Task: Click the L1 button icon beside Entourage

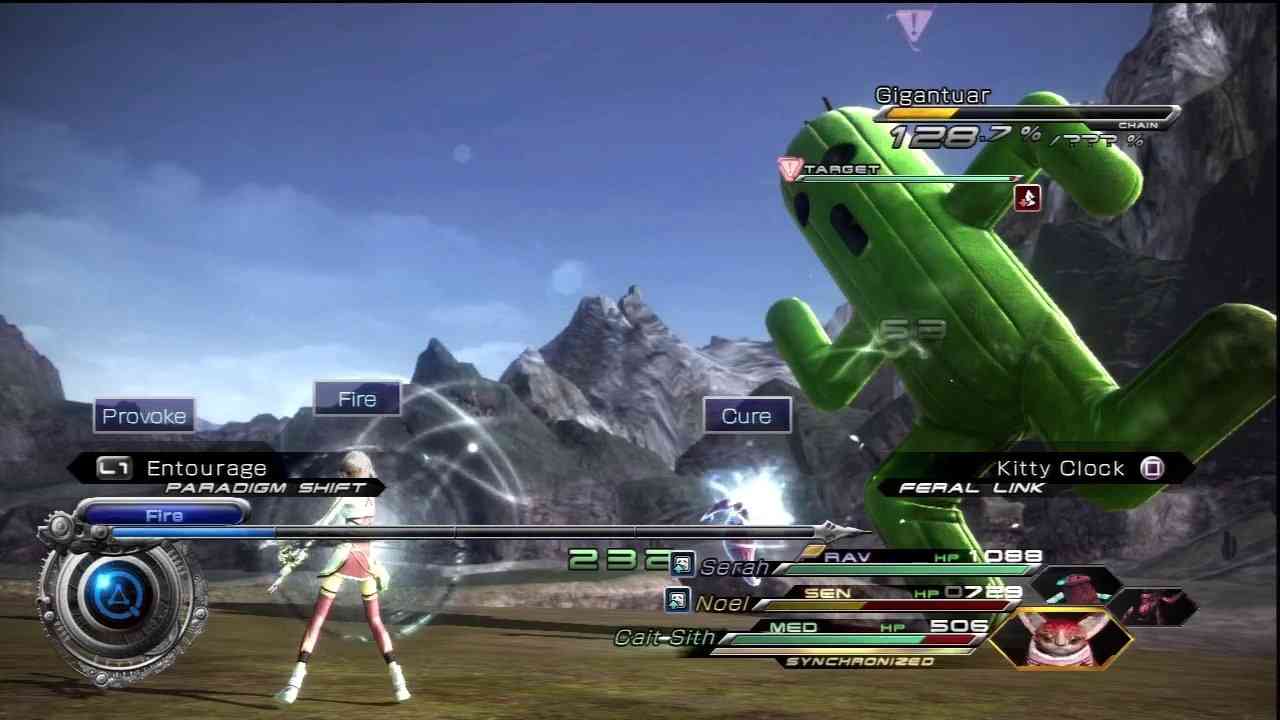Action: [x=113, y=468]
